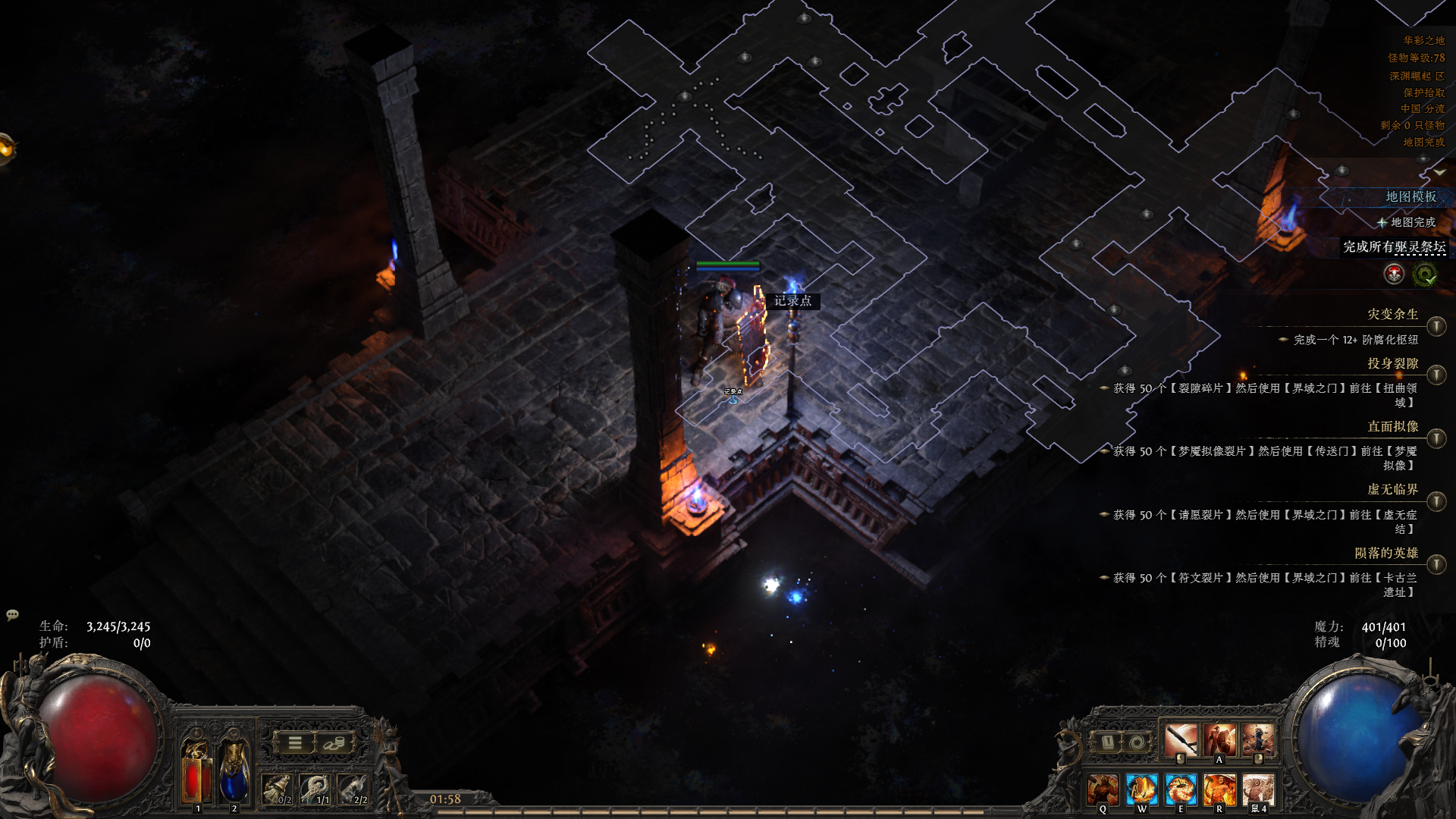Open the chat speech bubble icon

click(12, 614)
